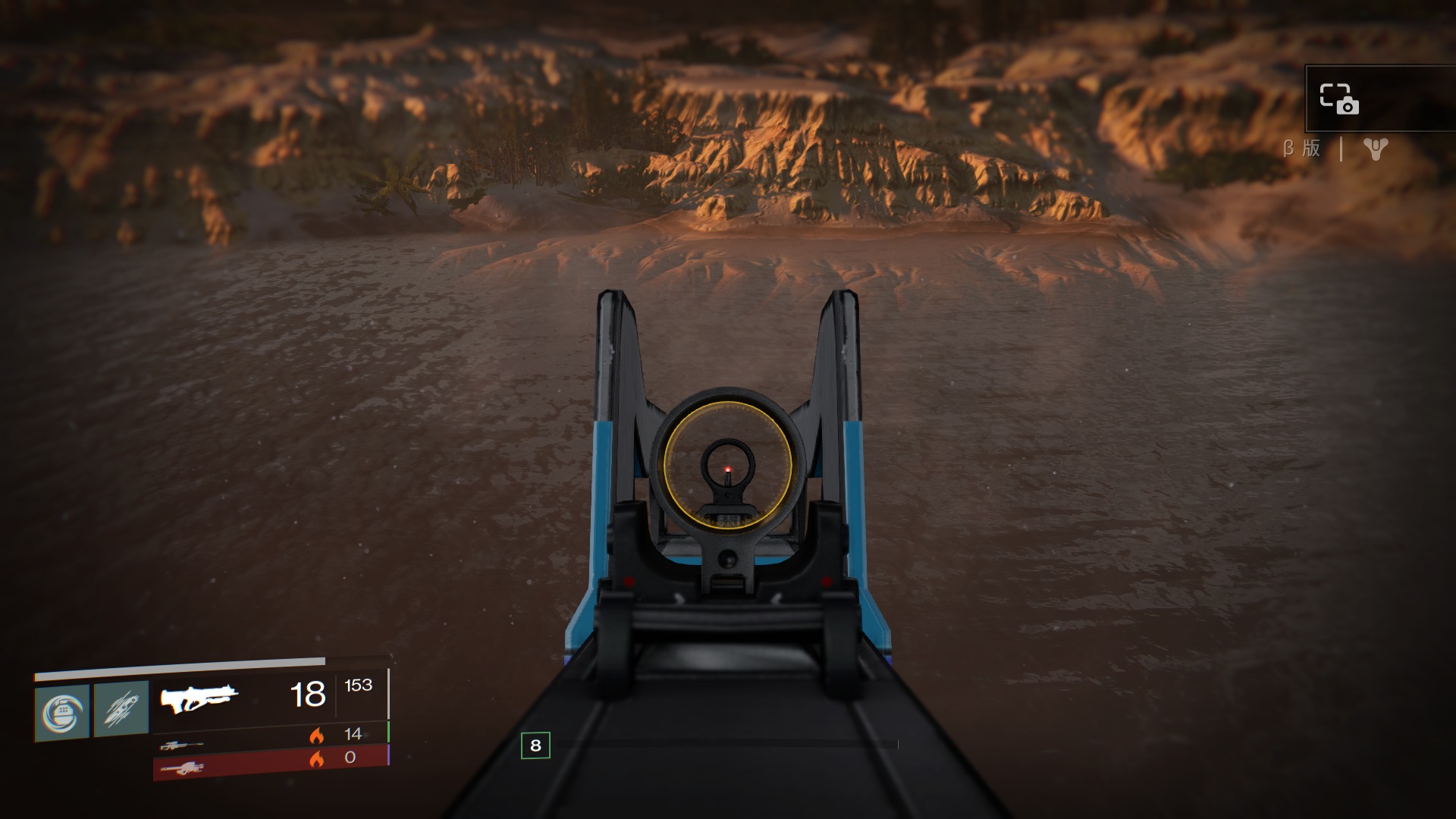The image size is (1456, 819).
Task: Select the grenade ability icon
Action: pos(62,712)
